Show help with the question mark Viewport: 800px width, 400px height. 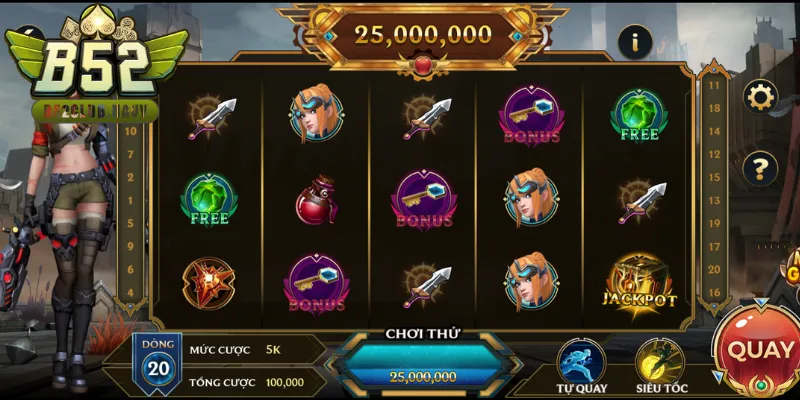pyautogui.click(x=761, y=166)
